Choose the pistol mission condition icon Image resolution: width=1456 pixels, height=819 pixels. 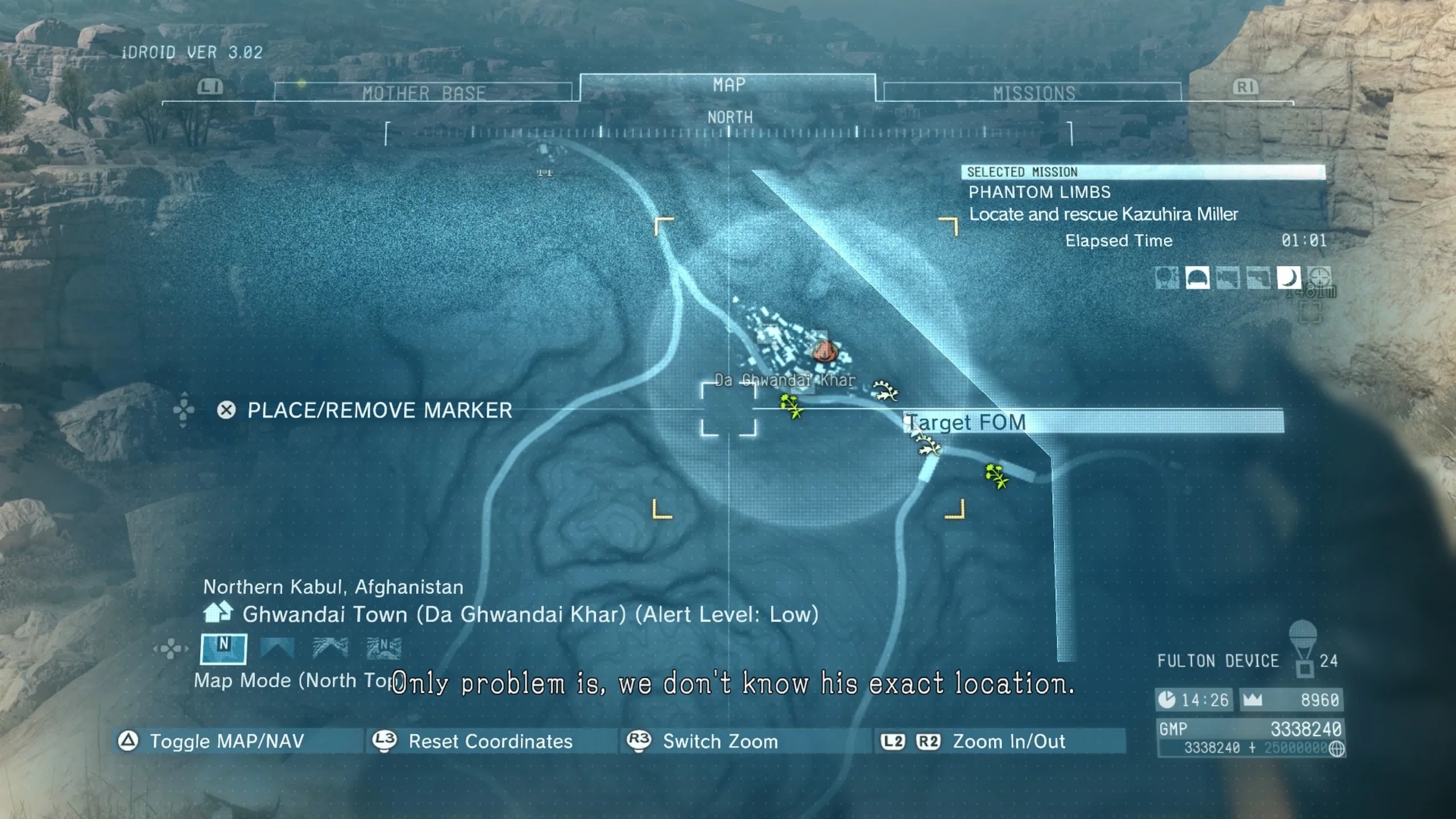(x=1258, y=278)
